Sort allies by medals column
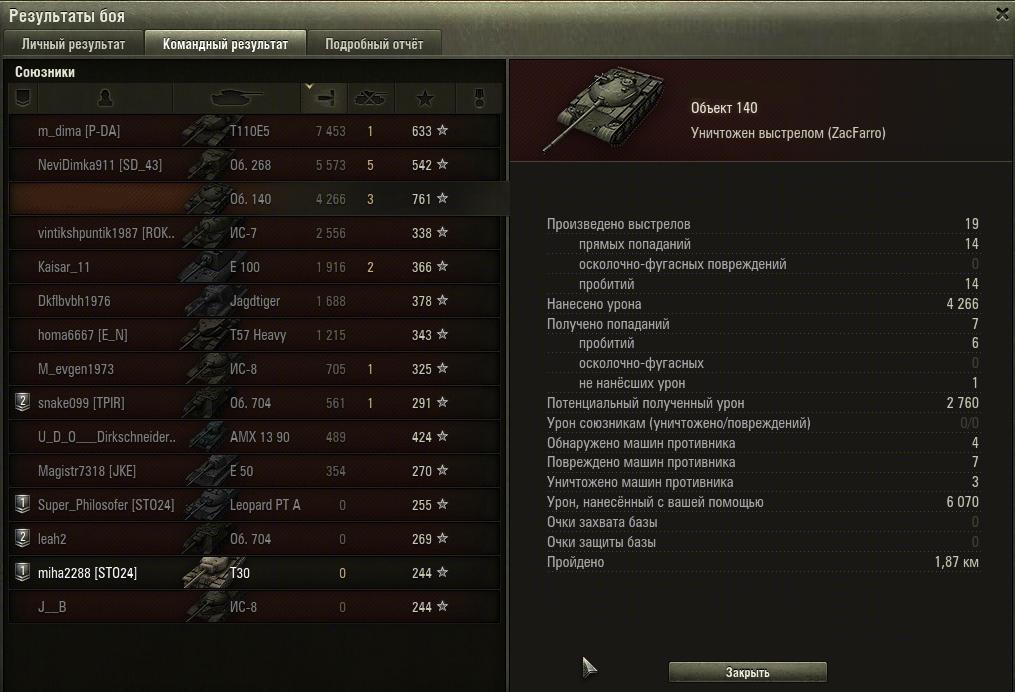The image size is (1015, 692). (x=477, y=98)
